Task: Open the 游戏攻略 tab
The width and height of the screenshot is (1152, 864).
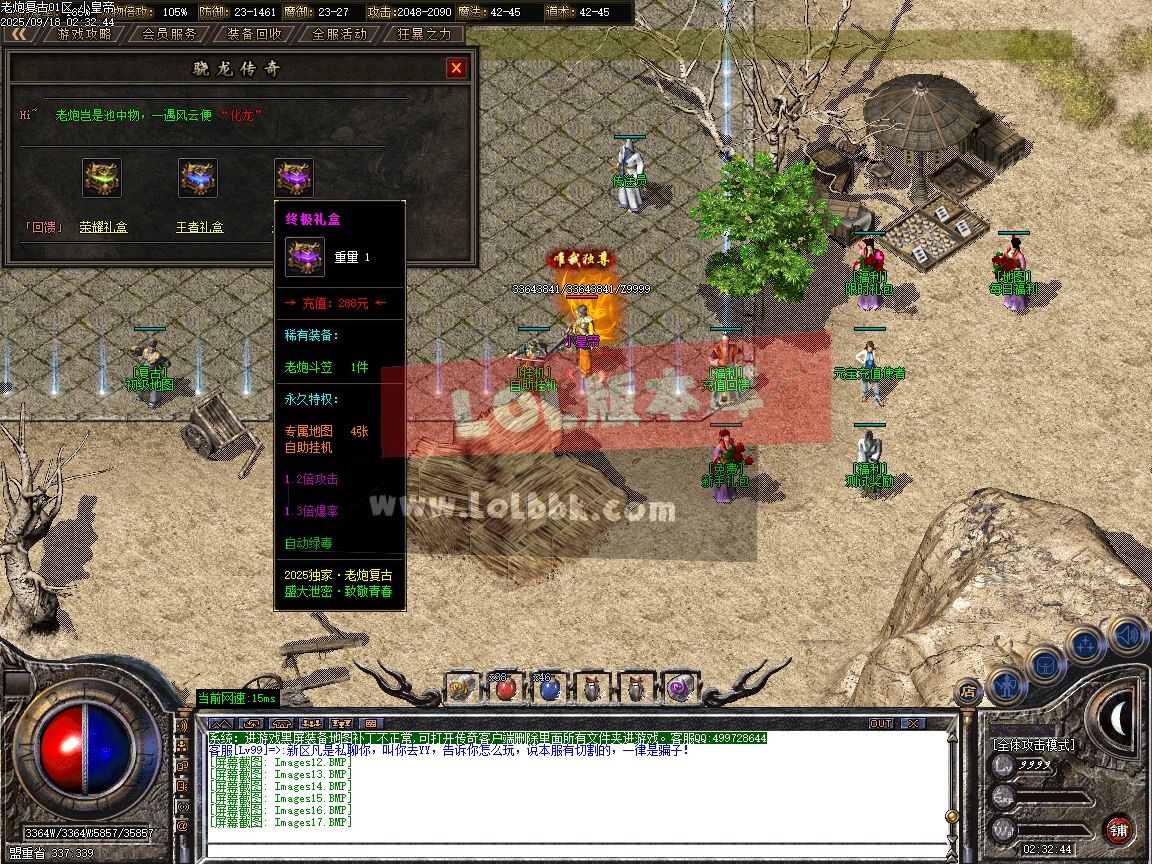Action: point(84,33)
